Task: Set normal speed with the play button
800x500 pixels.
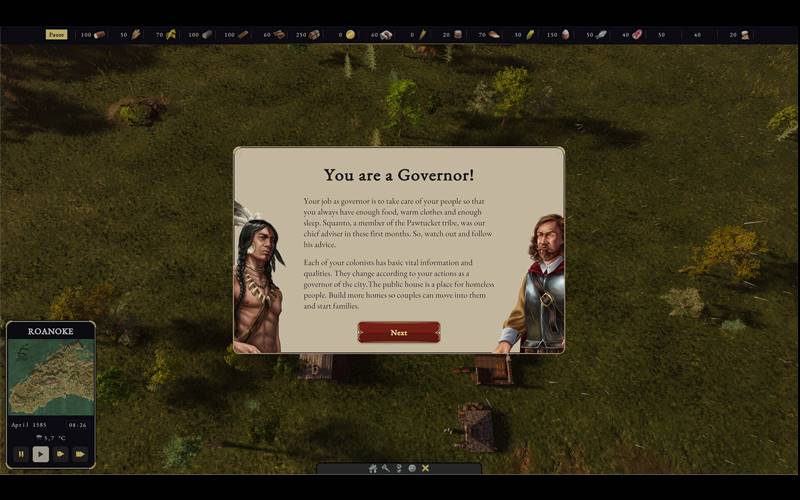Action: coord(40,454)
